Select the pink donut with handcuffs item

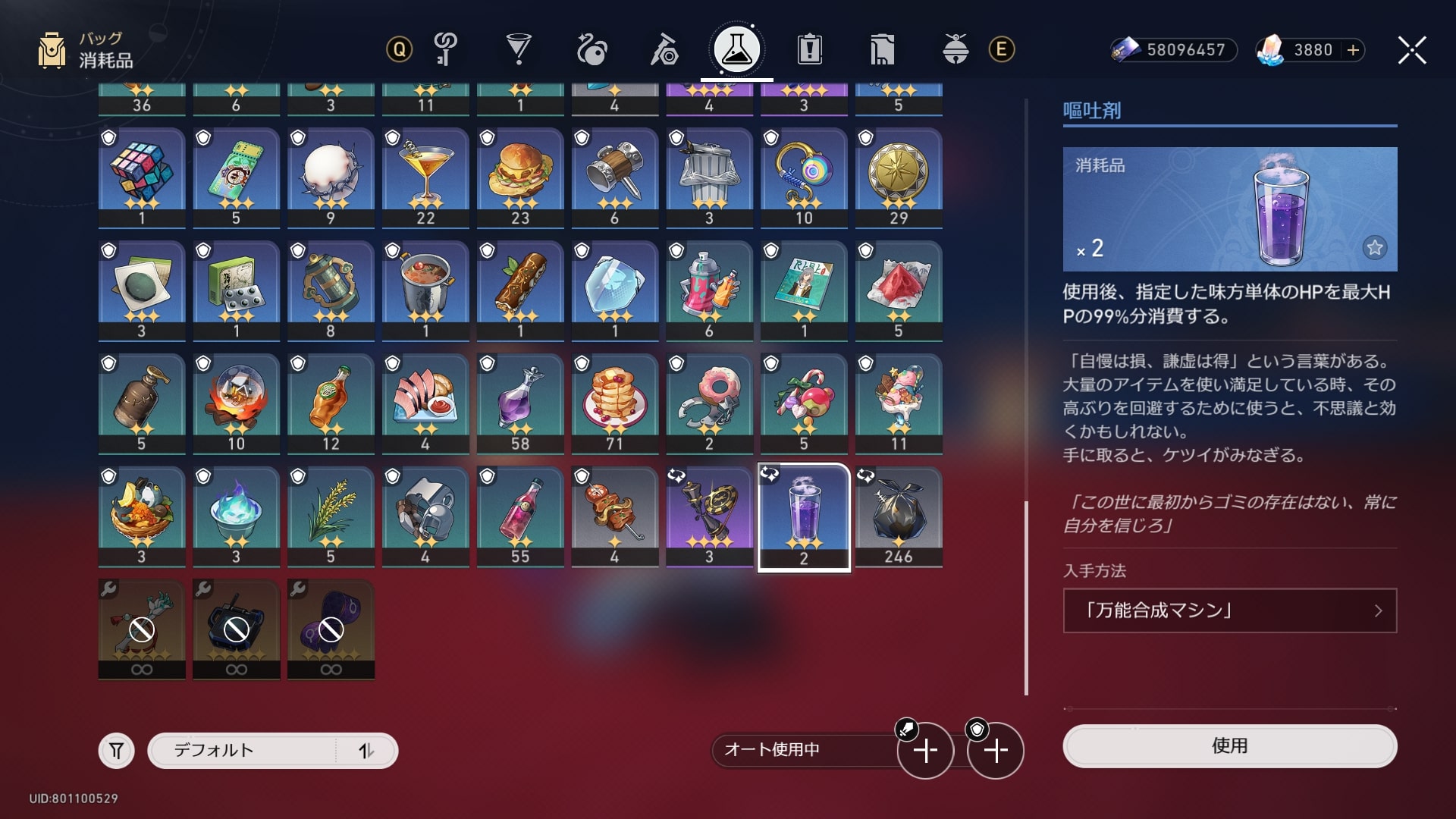click(x=709, y=403)
